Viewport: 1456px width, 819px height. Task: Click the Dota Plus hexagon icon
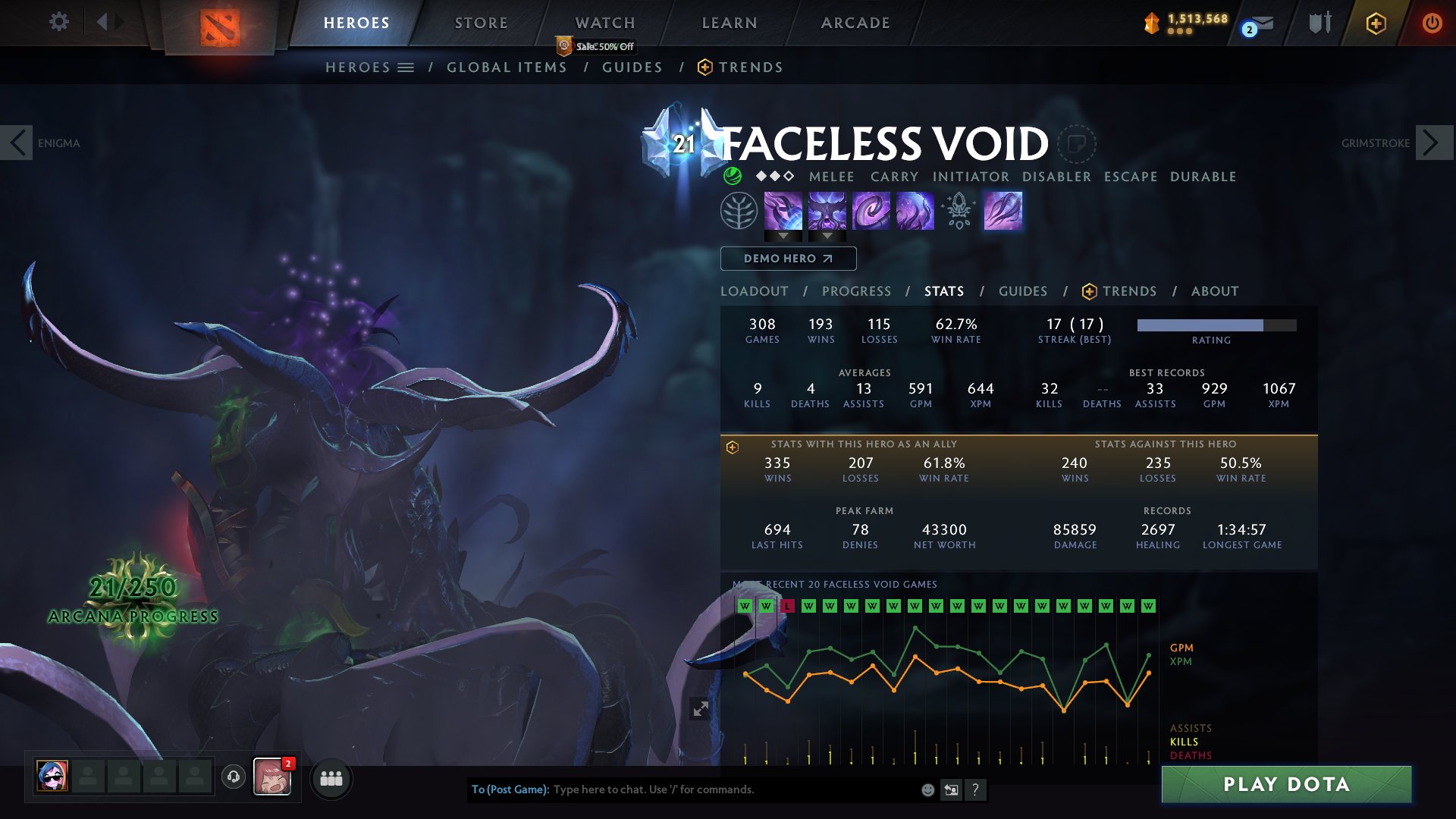1378,23
